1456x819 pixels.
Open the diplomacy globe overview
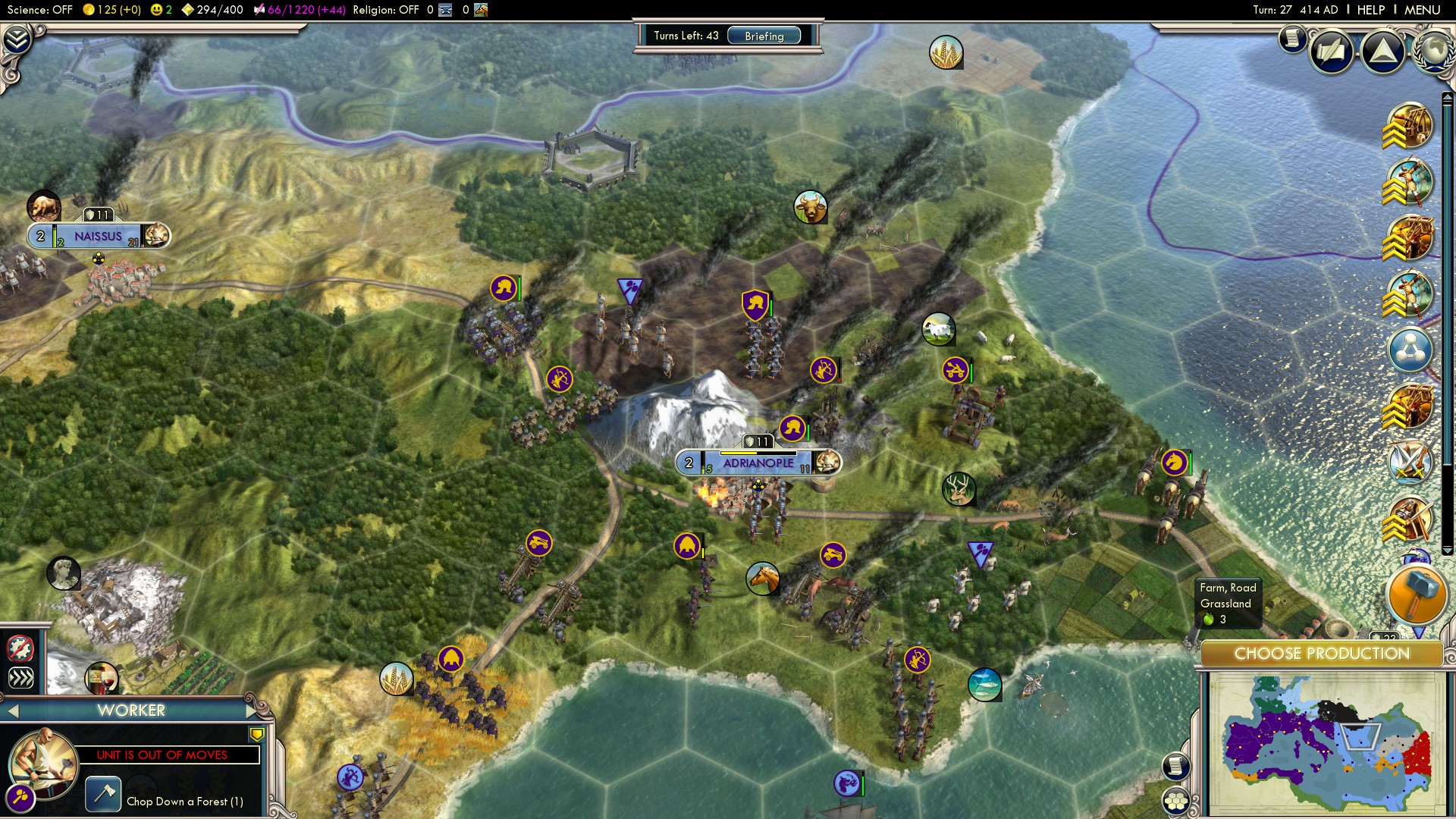coord(1433,50)
